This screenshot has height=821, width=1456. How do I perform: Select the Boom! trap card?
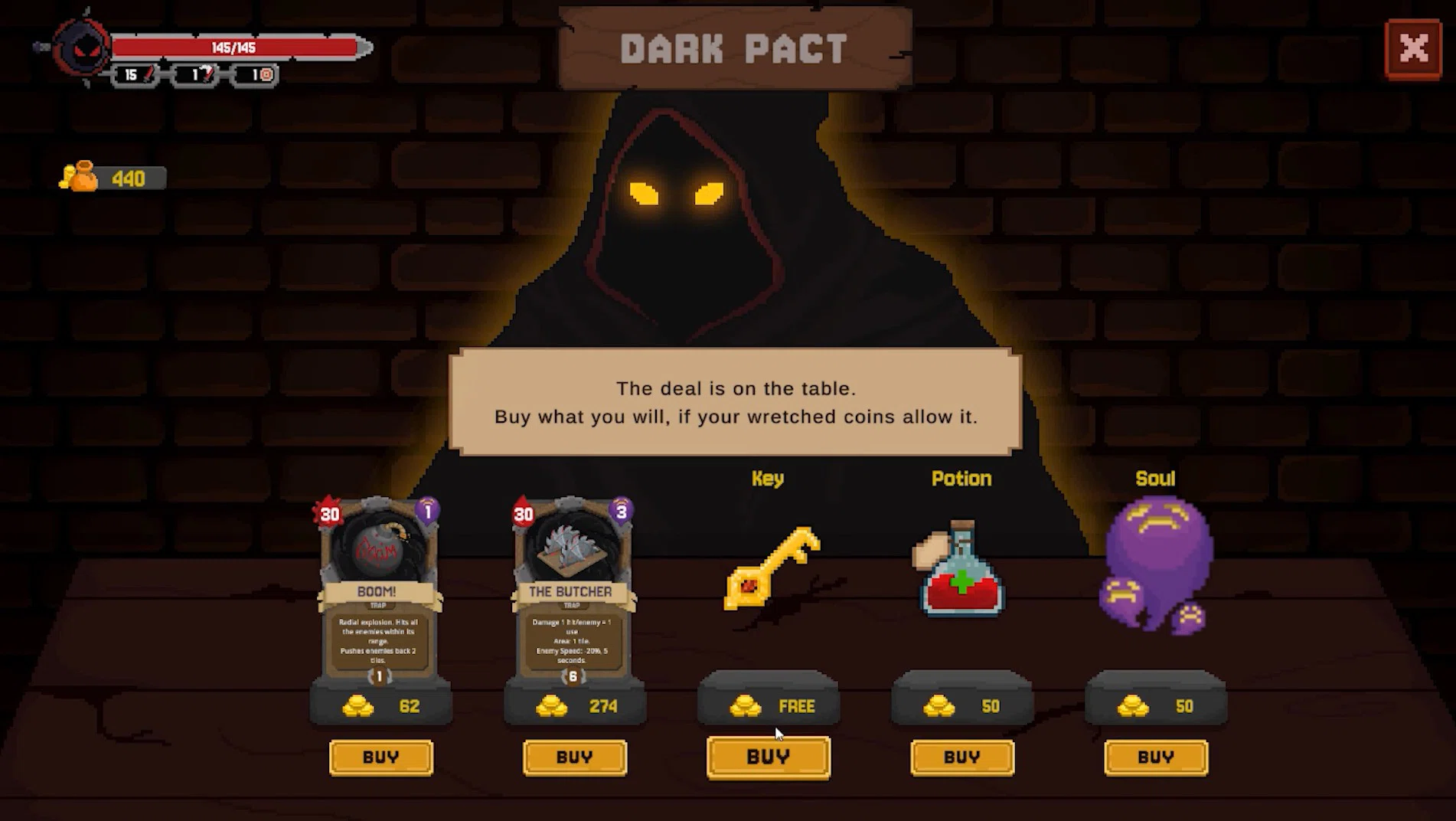[379, 590]
